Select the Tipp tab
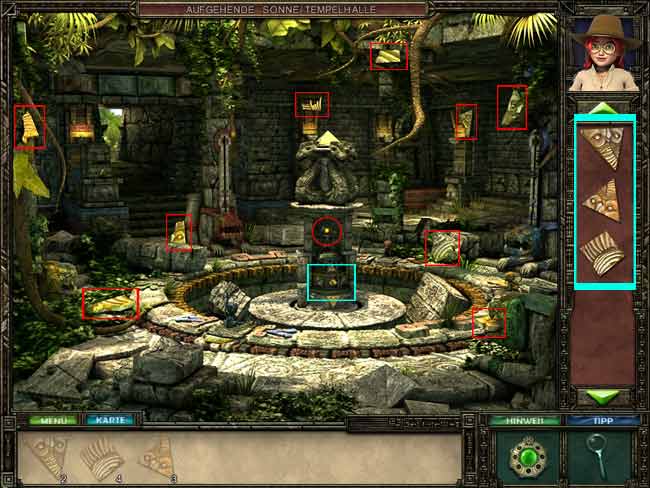 (602, 421)
